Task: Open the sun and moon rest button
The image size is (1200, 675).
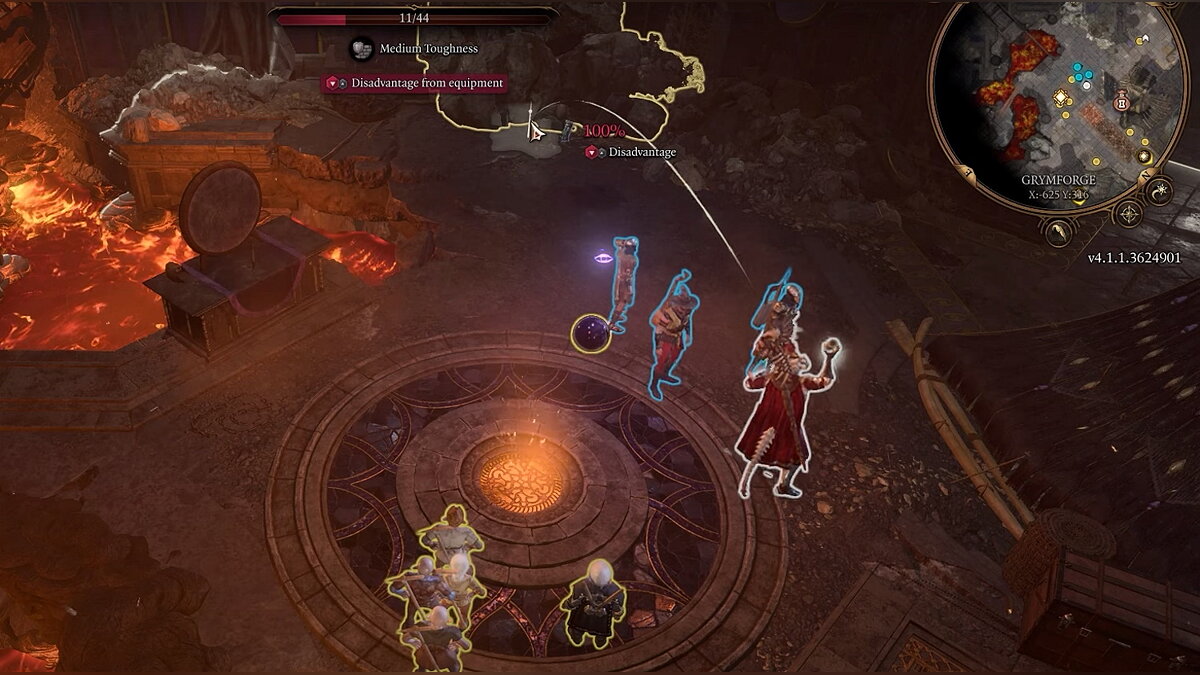Action: (1161, 190)
